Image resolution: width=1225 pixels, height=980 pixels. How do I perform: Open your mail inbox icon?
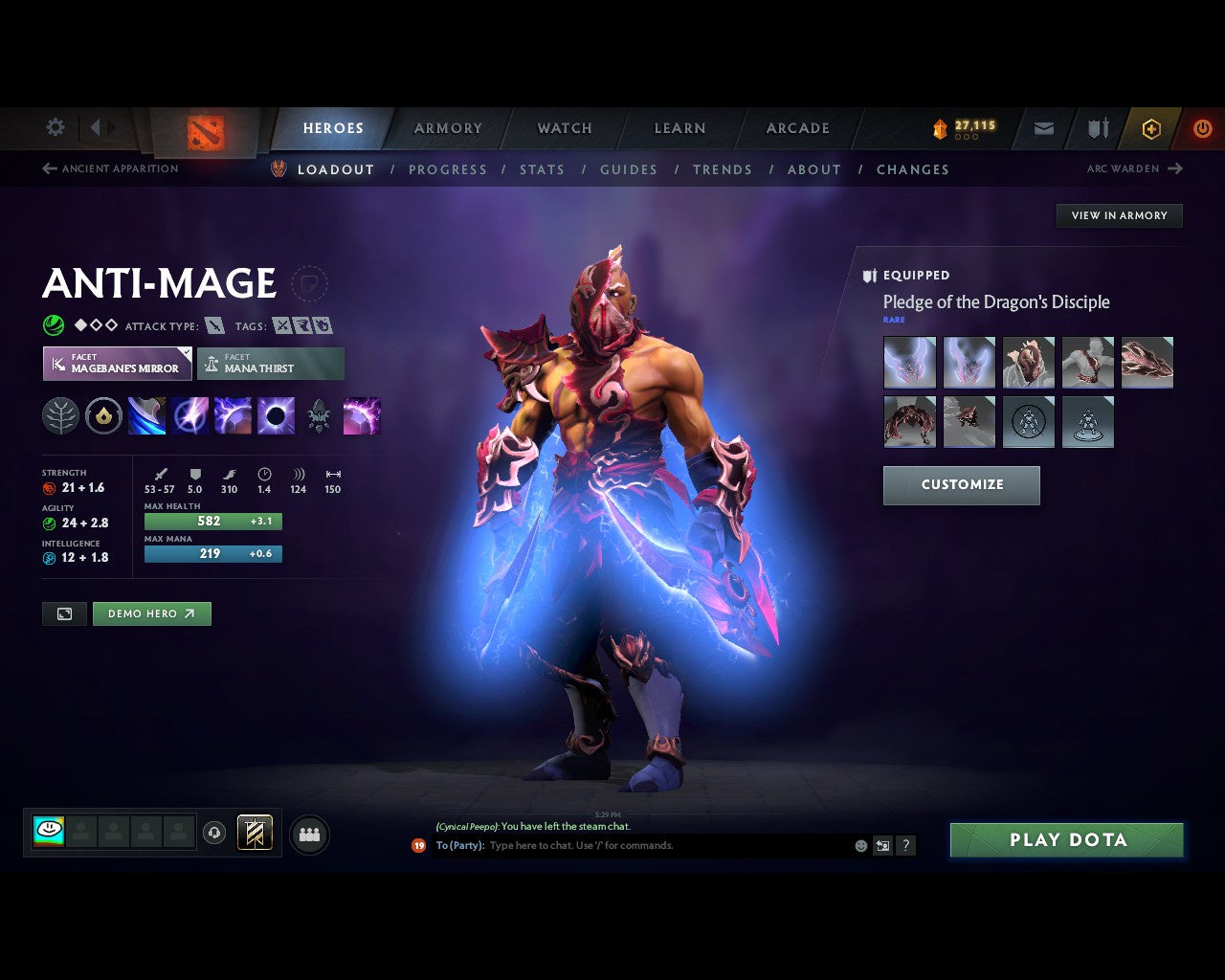tap(1042, 128)
